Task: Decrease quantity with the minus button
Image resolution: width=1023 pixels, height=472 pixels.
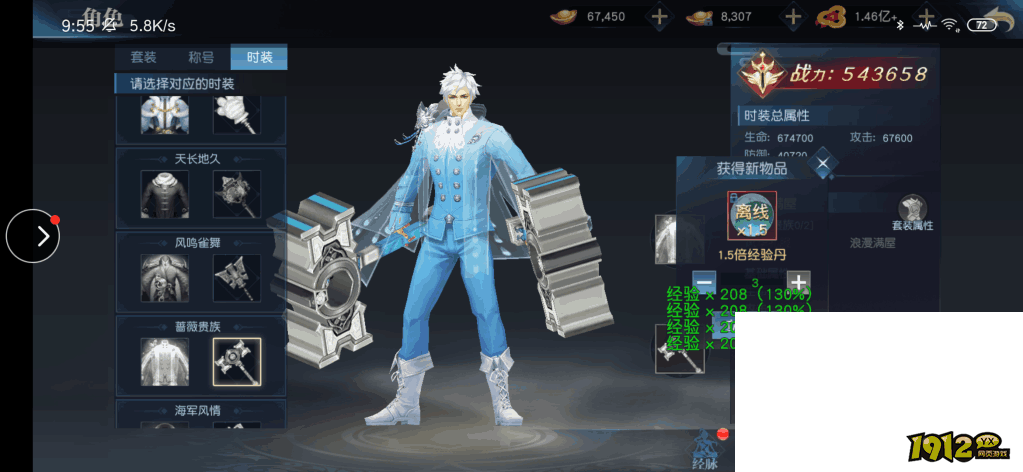Action: click(x=705, y=283)
